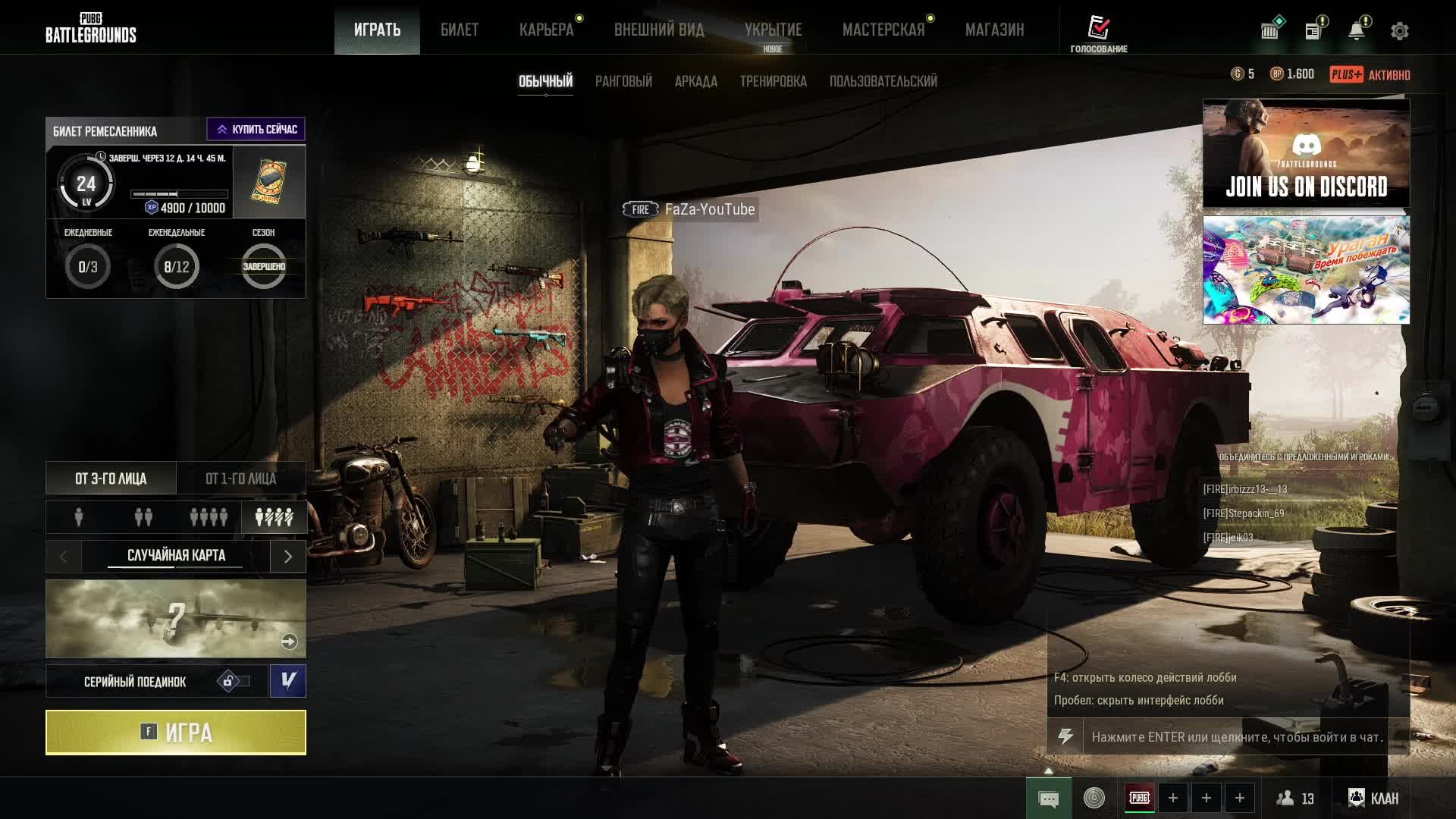Click the КУПИТЬ СЕЙЧАС pass button
The image size is (1456, 819).
tap(256, 130)
